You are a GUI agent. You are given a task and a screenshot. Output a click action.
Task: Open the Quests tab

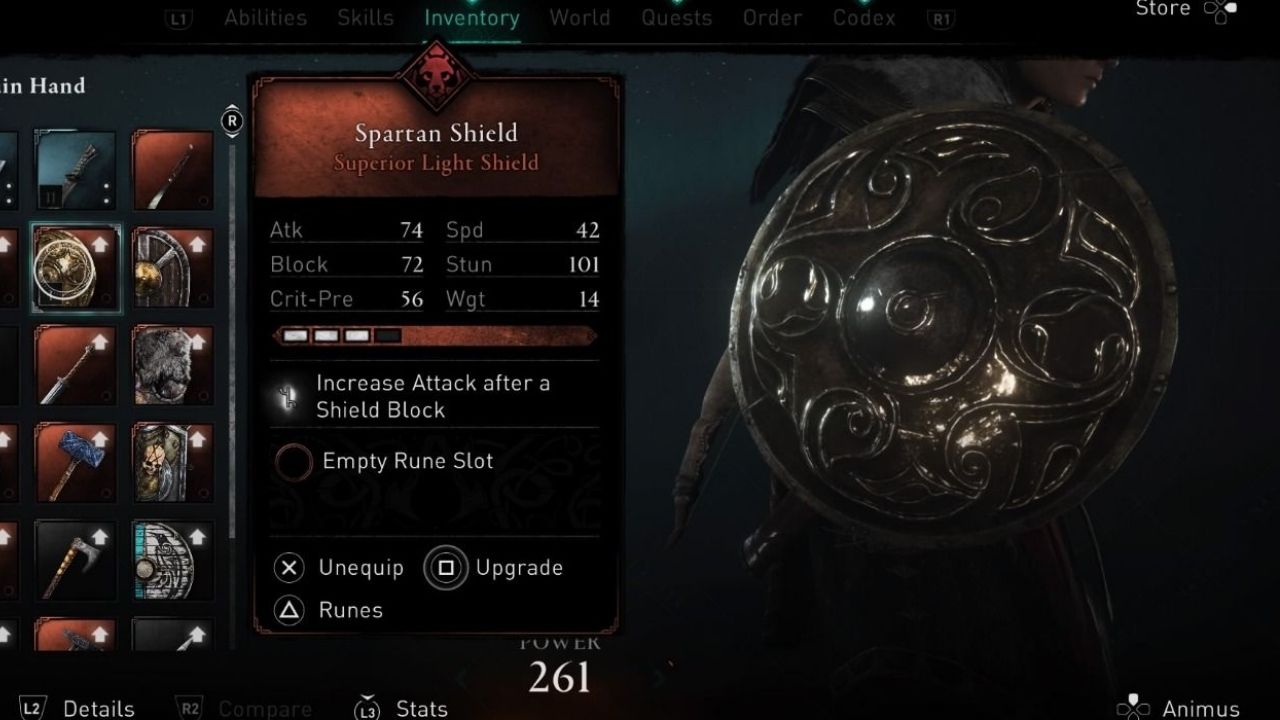(677, 17)
